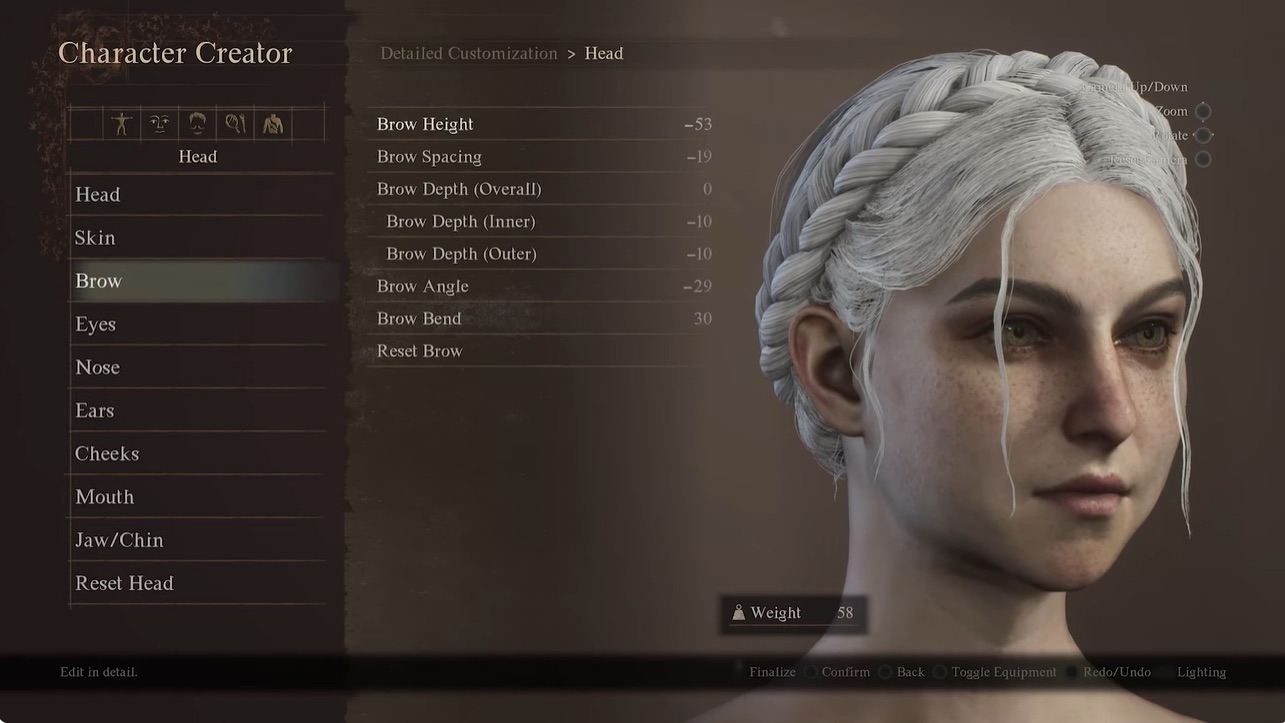Click the Head breadcrumb entry
This screenshot has height=723, width=1285.
coord(604,52)
